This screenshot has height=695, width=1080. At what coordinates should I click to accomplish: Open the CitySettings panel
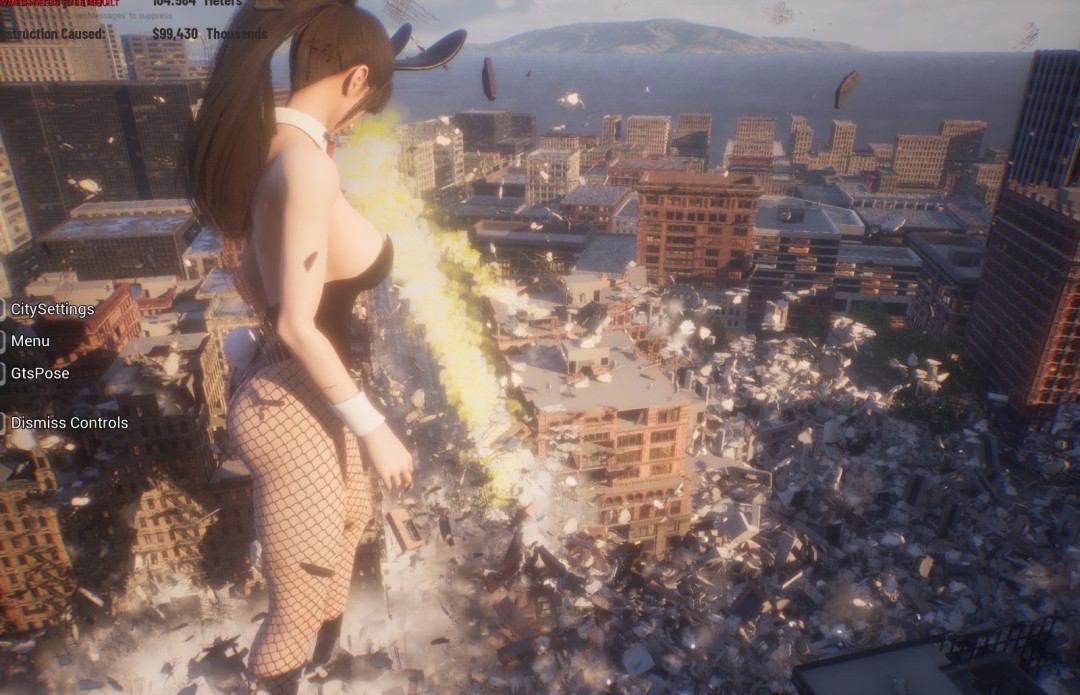(52, 309)
